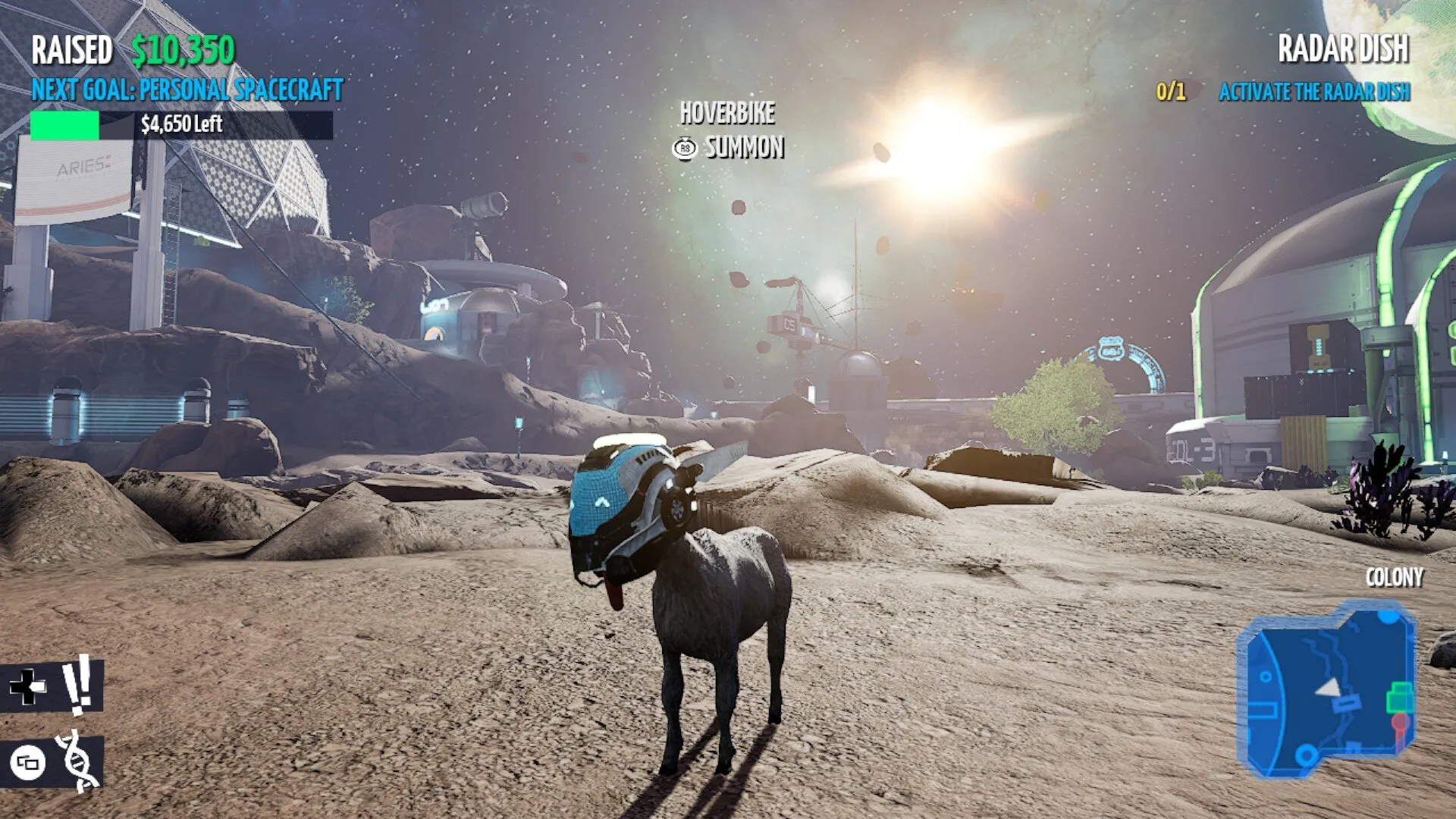Open the double exclamation mark notifications icon

[77, 685]
